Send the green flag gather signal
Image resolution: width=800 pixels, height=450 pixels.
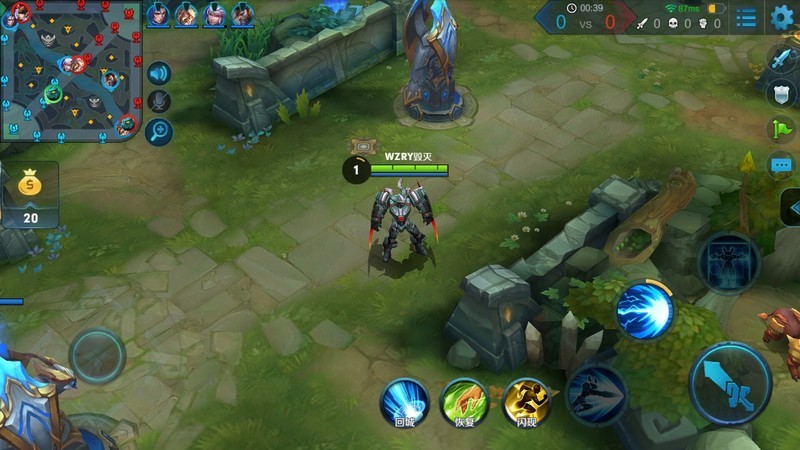pos(782,129)
